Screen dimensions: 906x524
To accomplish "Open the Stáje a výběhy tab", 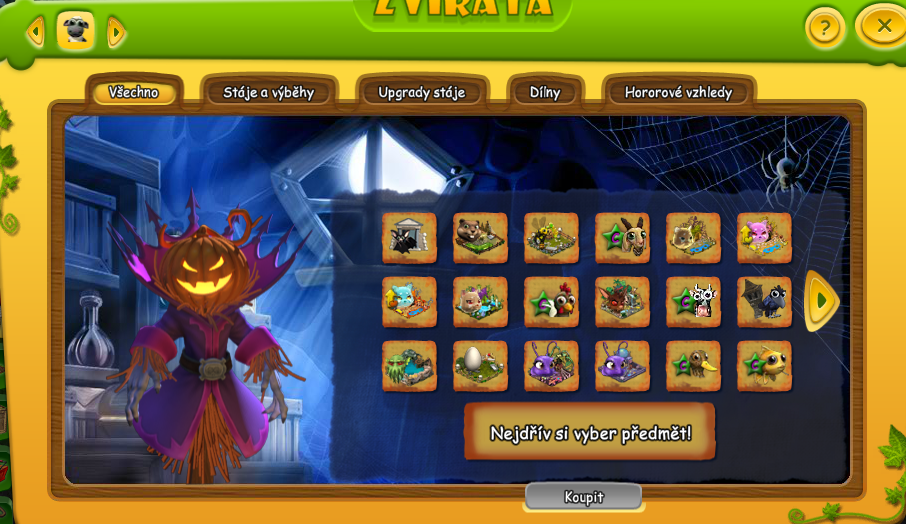I will pos(269,93).
